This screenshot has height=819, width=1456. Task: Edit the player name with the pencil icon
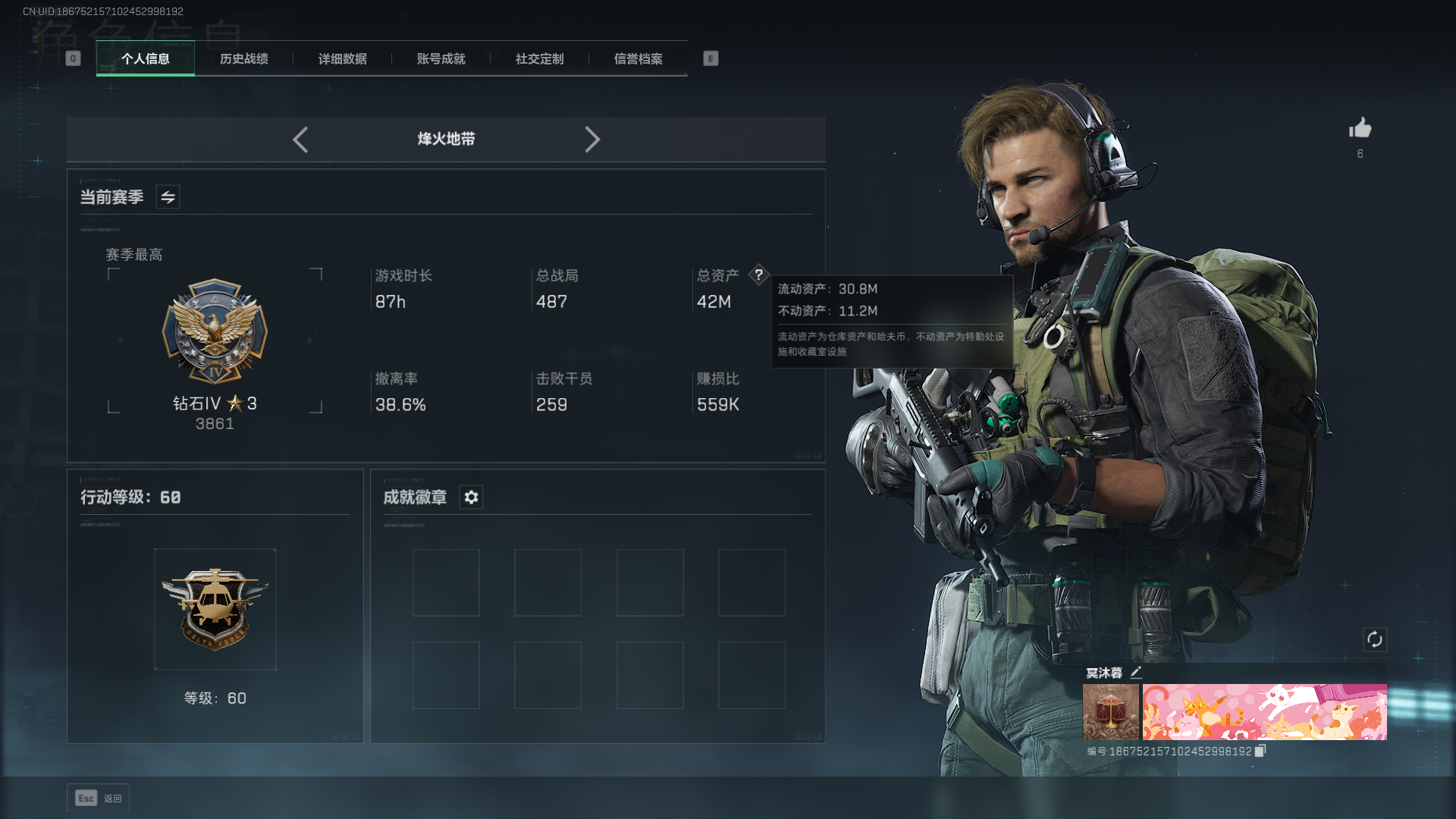[1136, 673]
